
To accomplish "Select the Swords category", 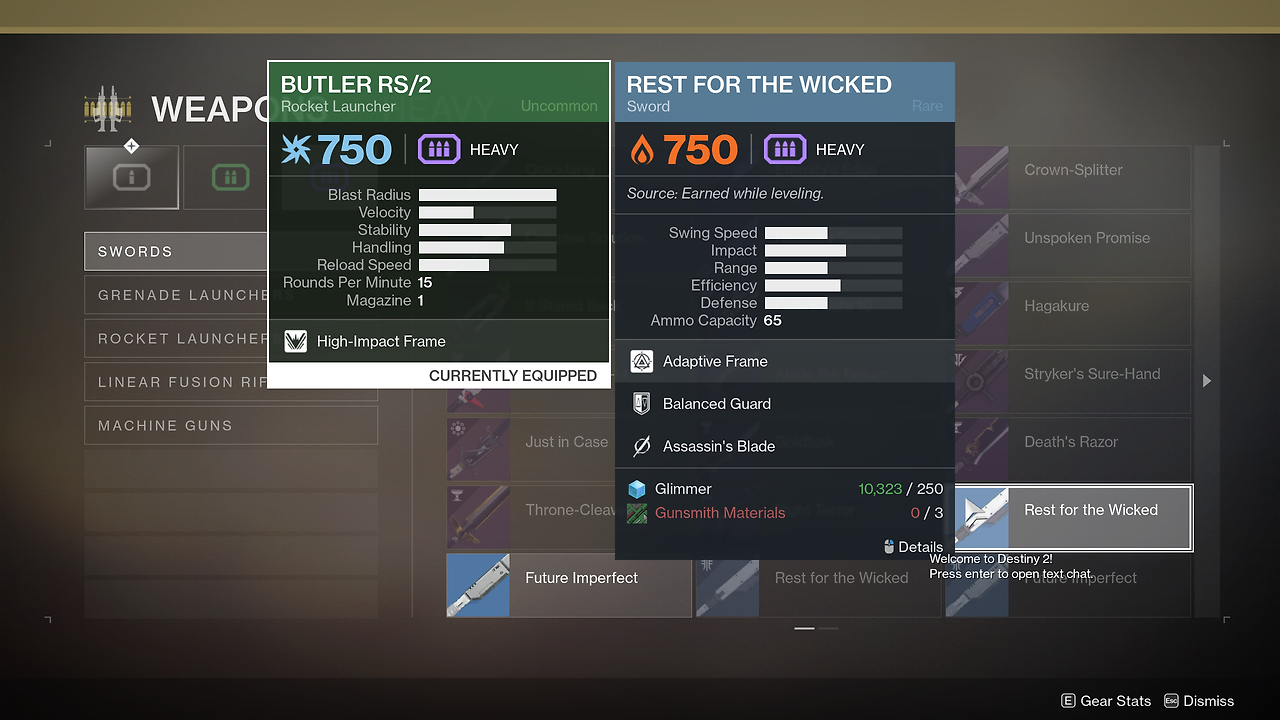I will pos(175,252).
